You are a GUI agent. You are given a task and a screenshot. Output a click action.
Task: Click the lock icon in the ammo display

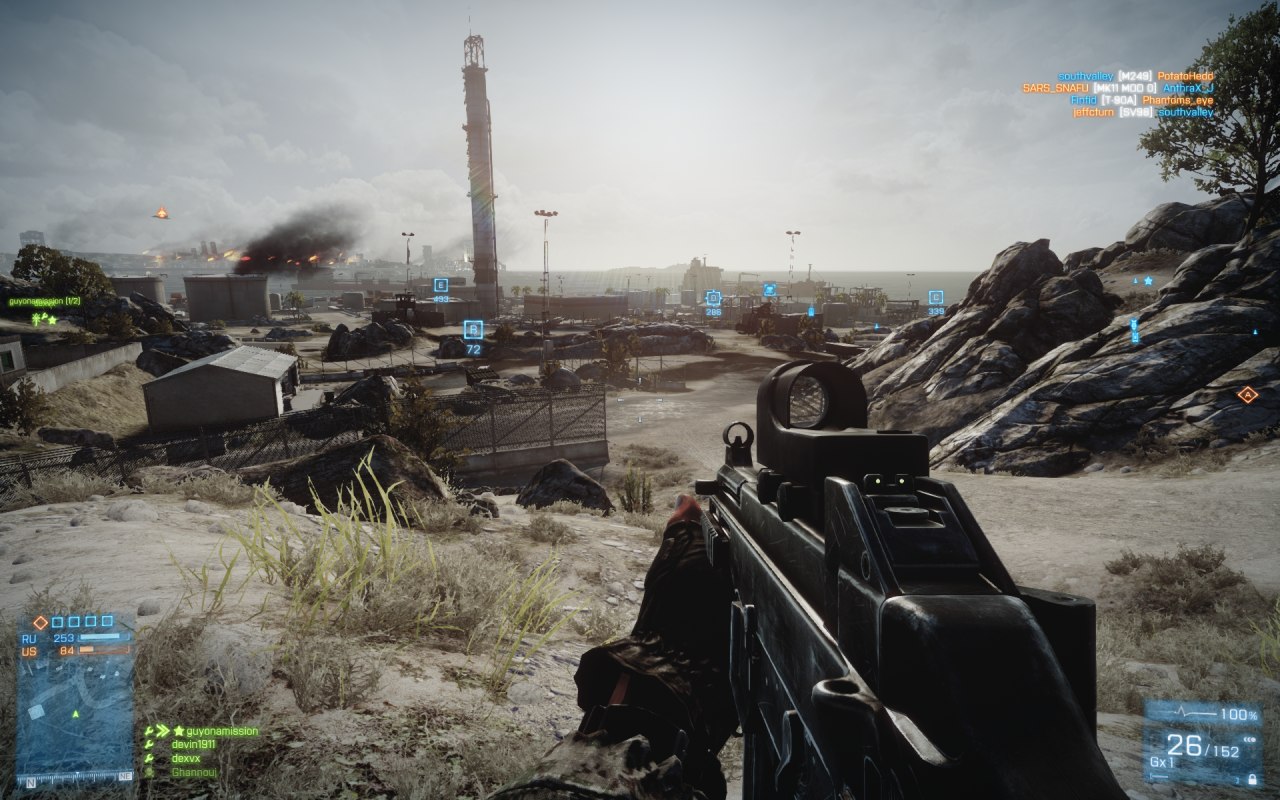[1253, 779]
